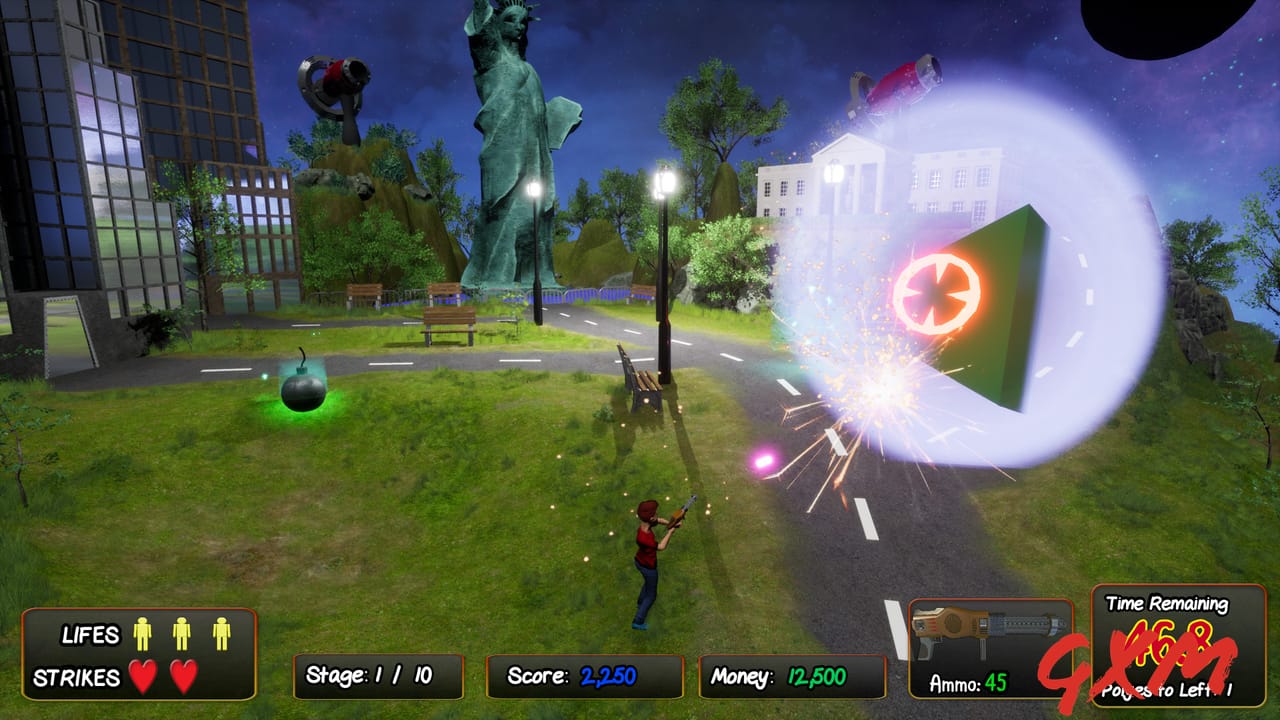Select the Stage 1/10 panel
The height and width of the screenshot is (720, 1280).
click(x=380, y=673)
